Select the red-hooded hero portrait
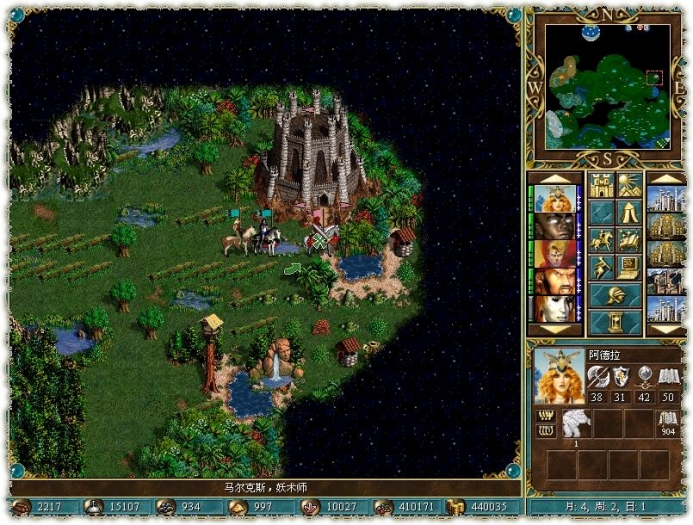Screen dimensions: 693x525 [x=553, y=254]
